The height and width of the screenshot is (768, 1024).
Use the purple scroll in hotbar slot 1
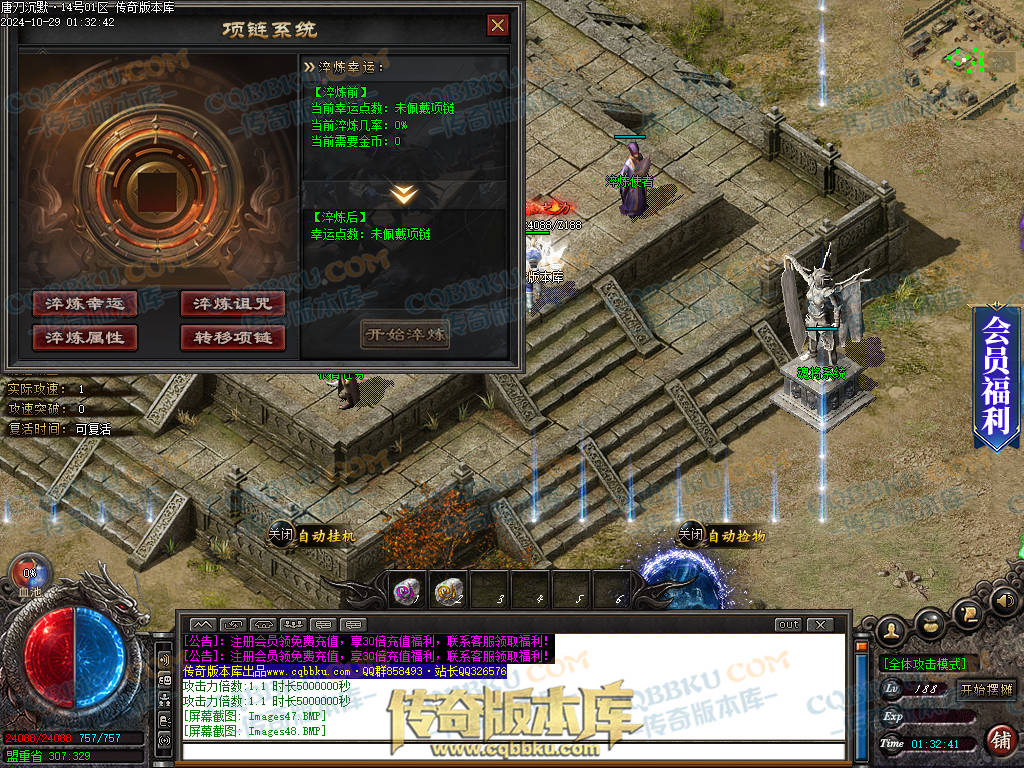point(405,592)
